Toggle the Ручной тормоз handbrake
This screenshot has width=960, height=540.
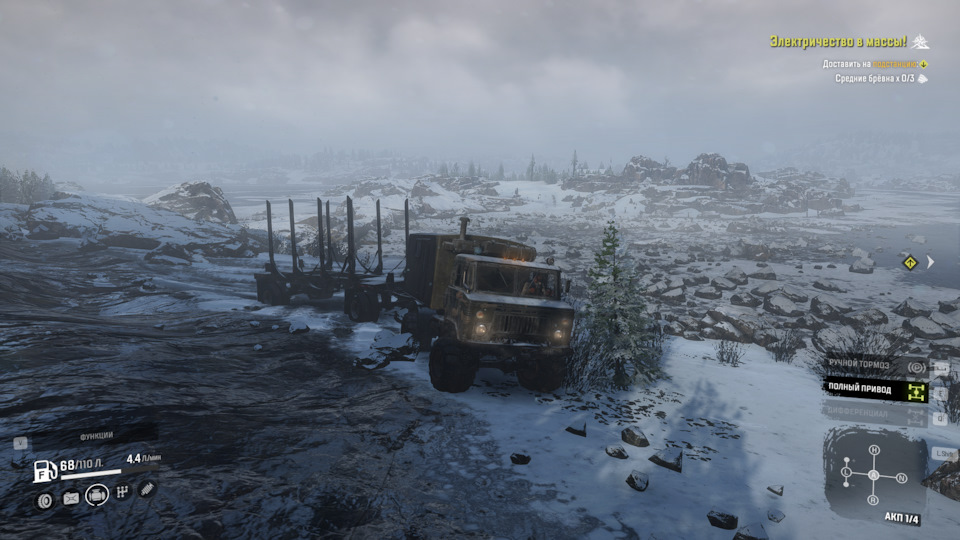874,367
